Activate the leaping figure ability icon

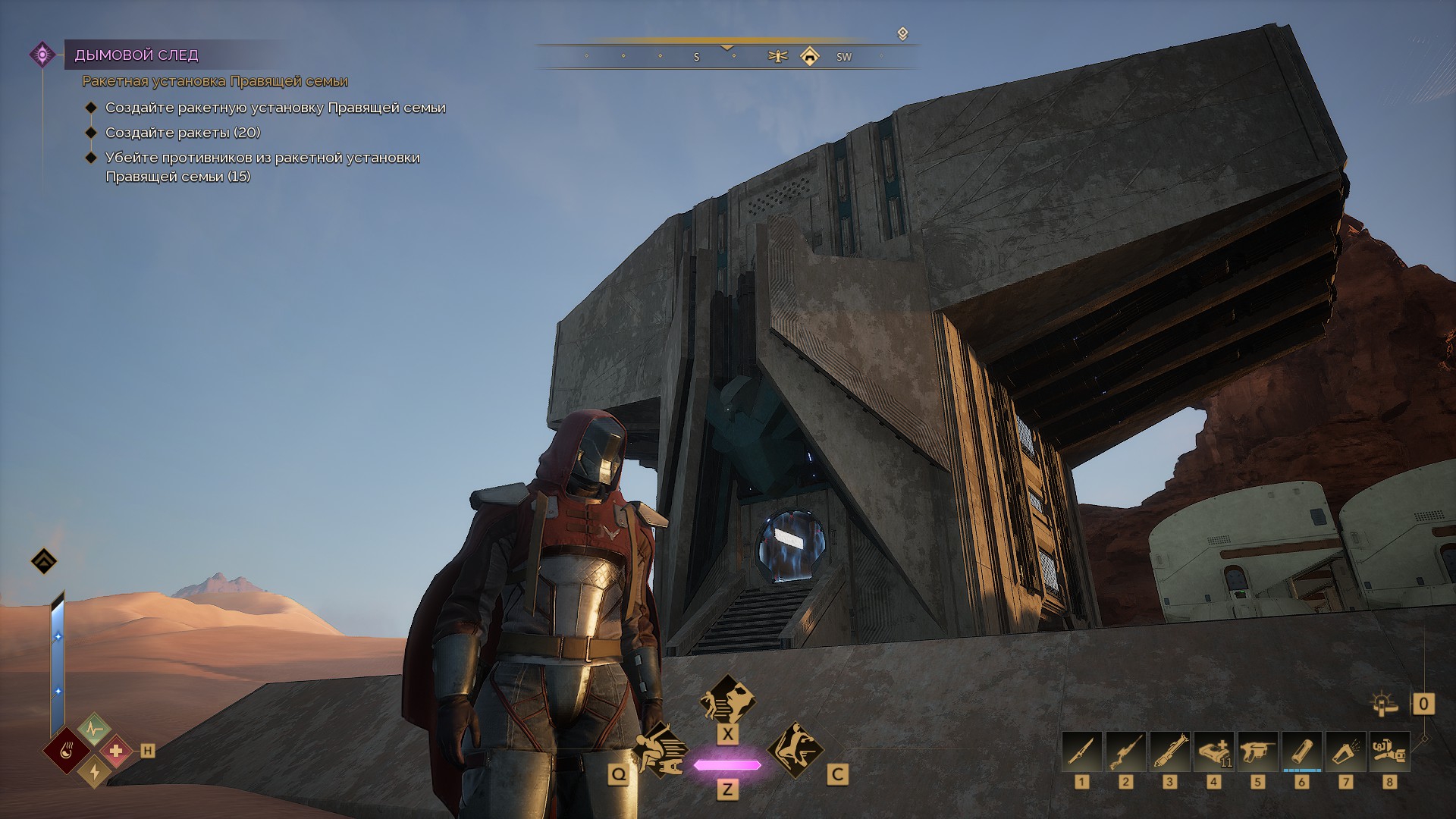click(795, 750)
